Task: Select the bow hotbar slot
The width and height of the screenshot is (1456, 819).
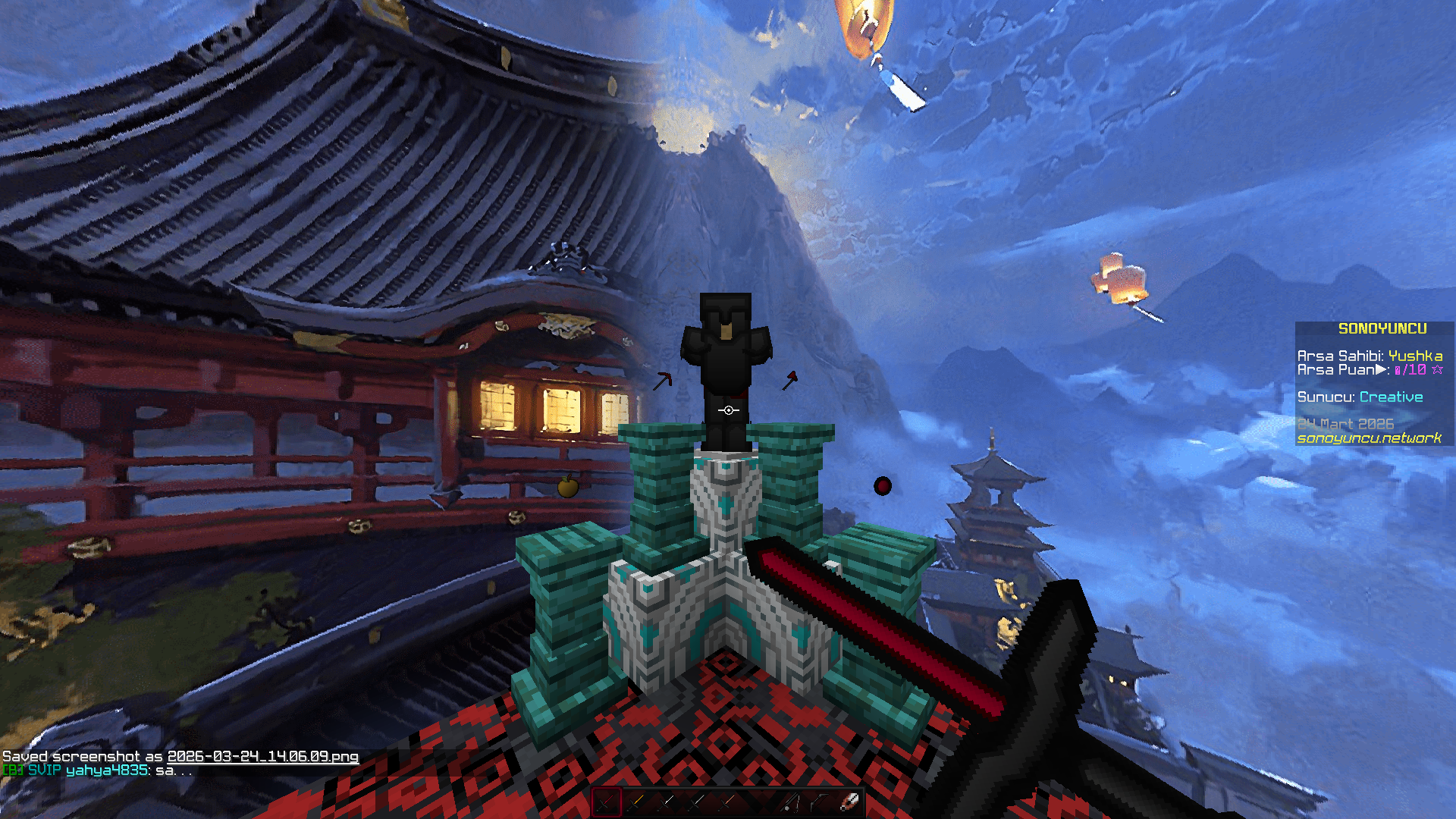Action: 819,802
